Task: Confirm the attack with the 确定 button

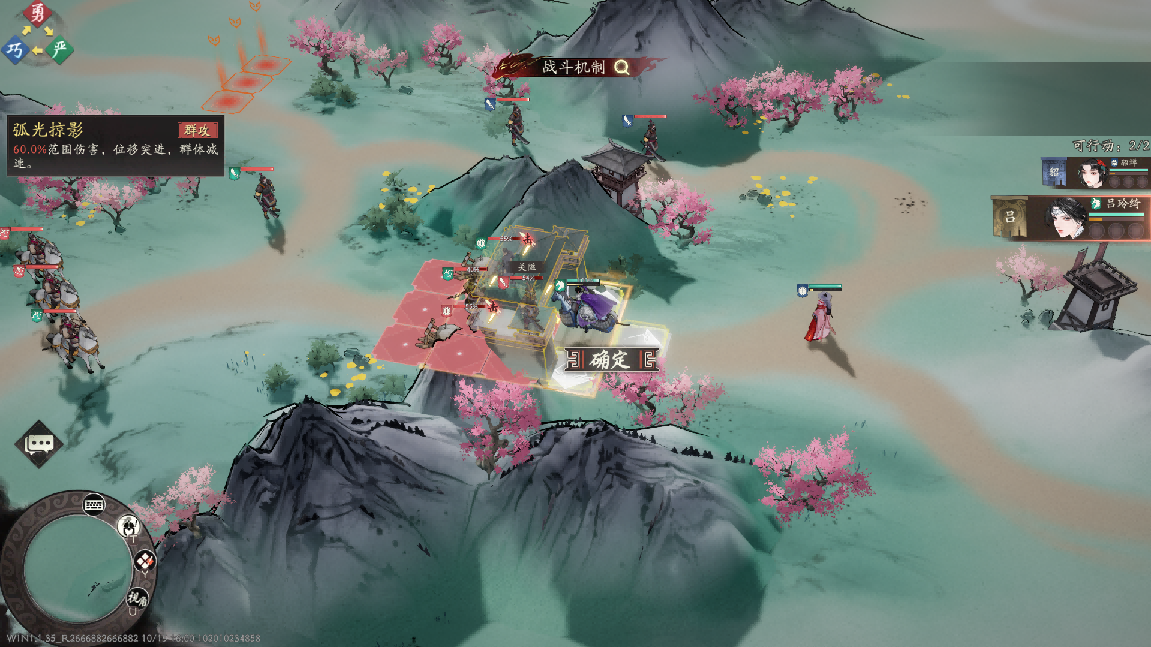Action: click(x=610, y=360)
